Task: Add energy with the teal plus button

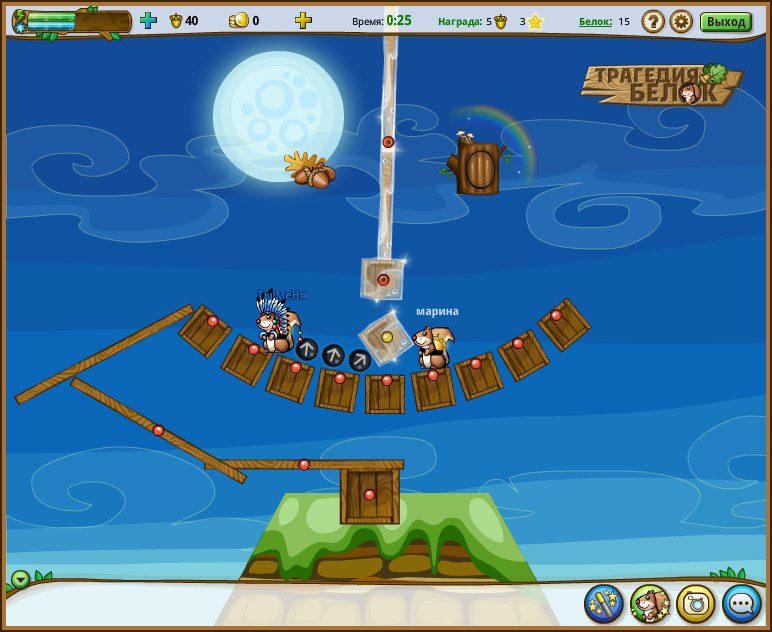Action: click(x=148, y=20)
